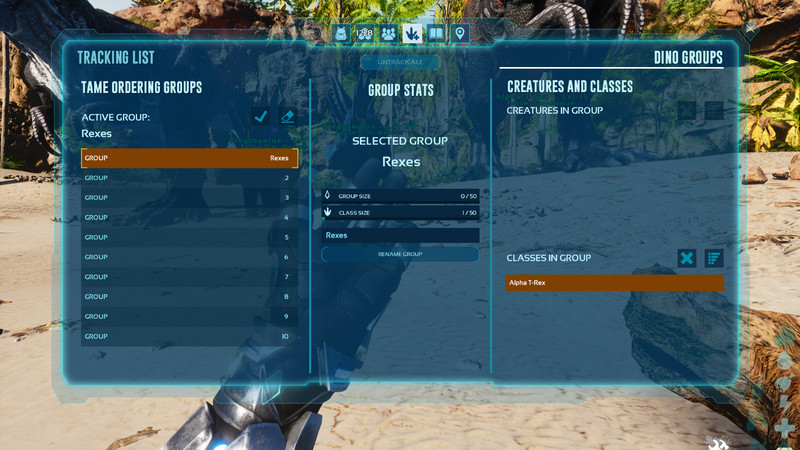Choose group 10 at the list bottom

point(189,336)
